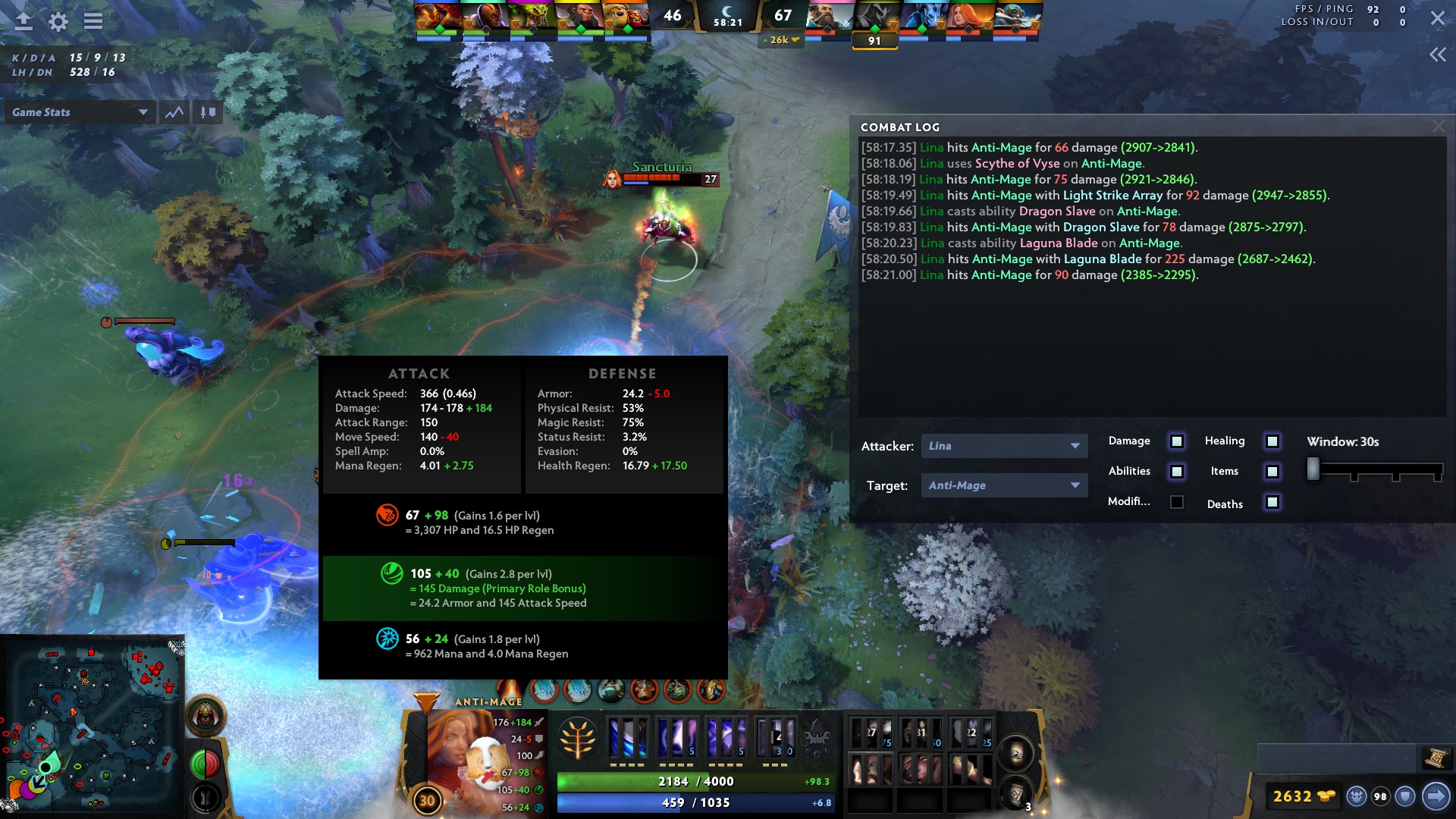This screenshot has height=819, width=1456.
Task: Enable the Modifiers filter checkbox
Action: [x=1176, y=501]
